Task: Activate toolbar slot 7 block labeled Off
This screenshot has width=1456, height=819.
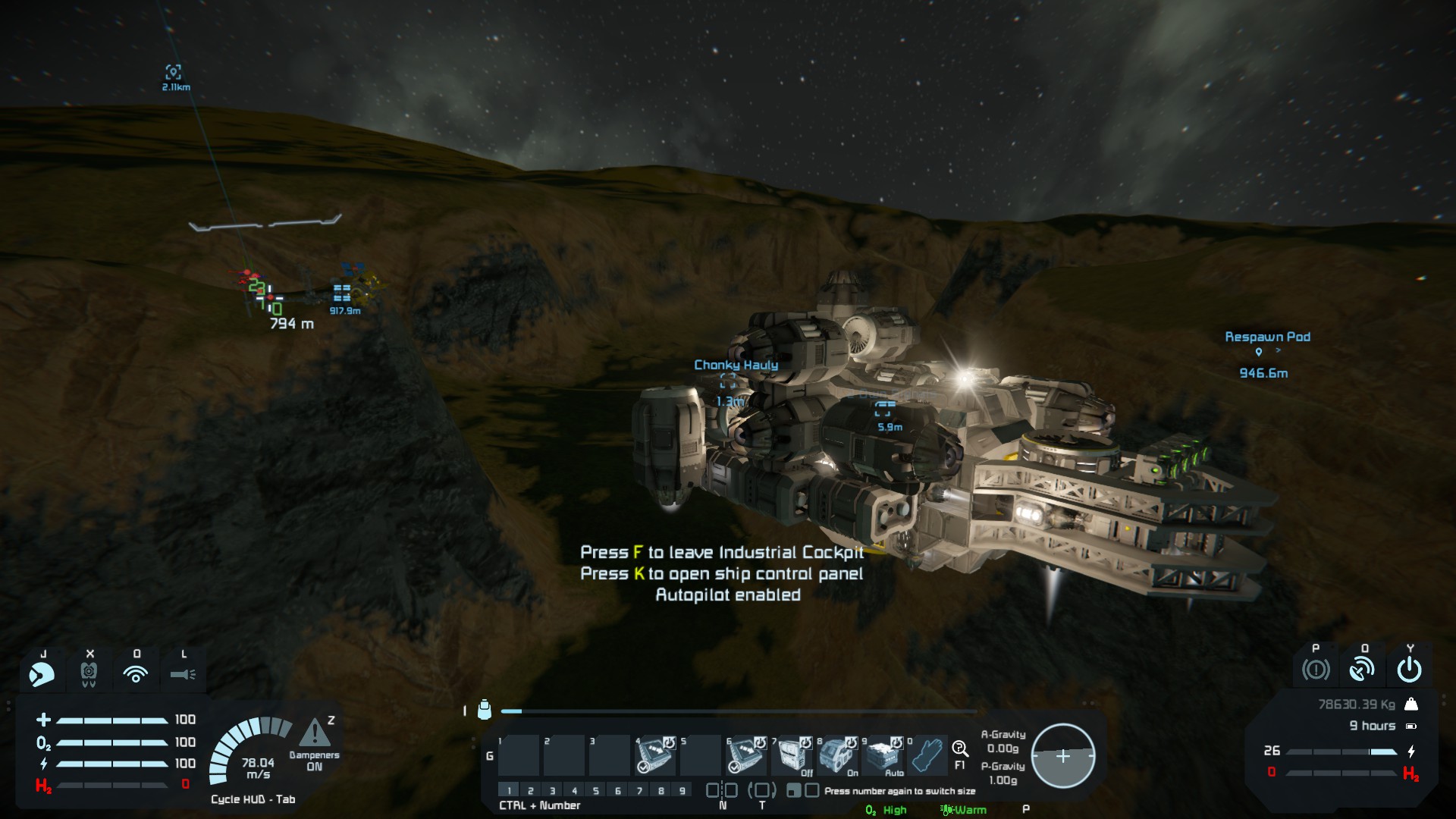Action: [x=792, y=755]
